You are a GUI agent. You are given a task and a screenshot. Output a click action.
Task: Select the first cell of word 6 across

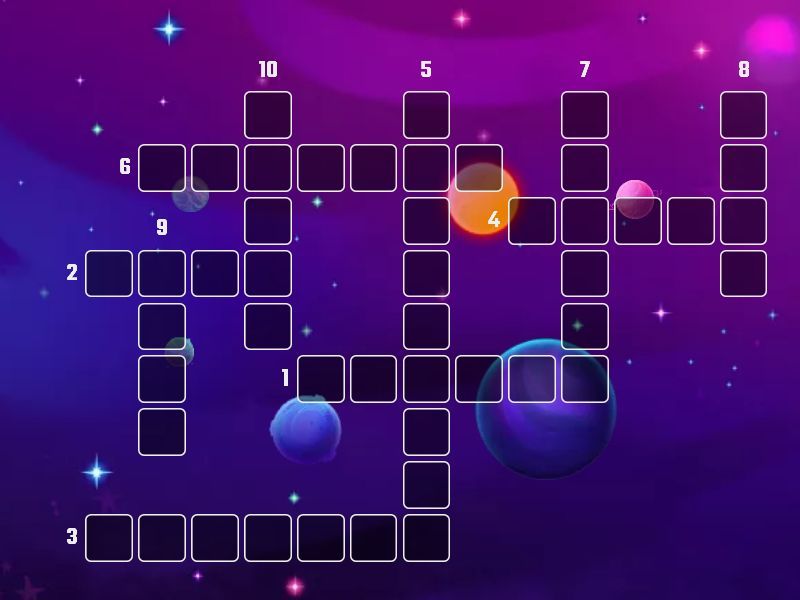click(162, 167)
